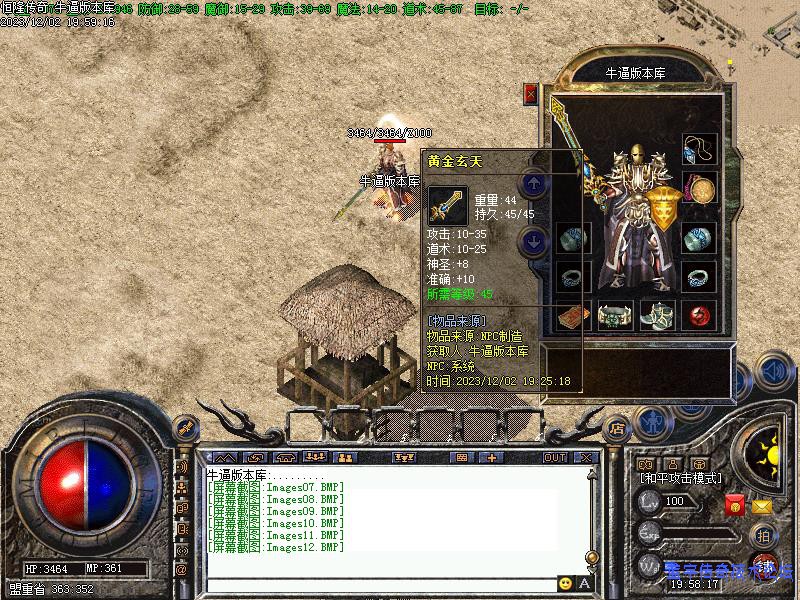Click the OUT button above chat
The width and height of the screenshot is (800, 600).
point(555,457)
